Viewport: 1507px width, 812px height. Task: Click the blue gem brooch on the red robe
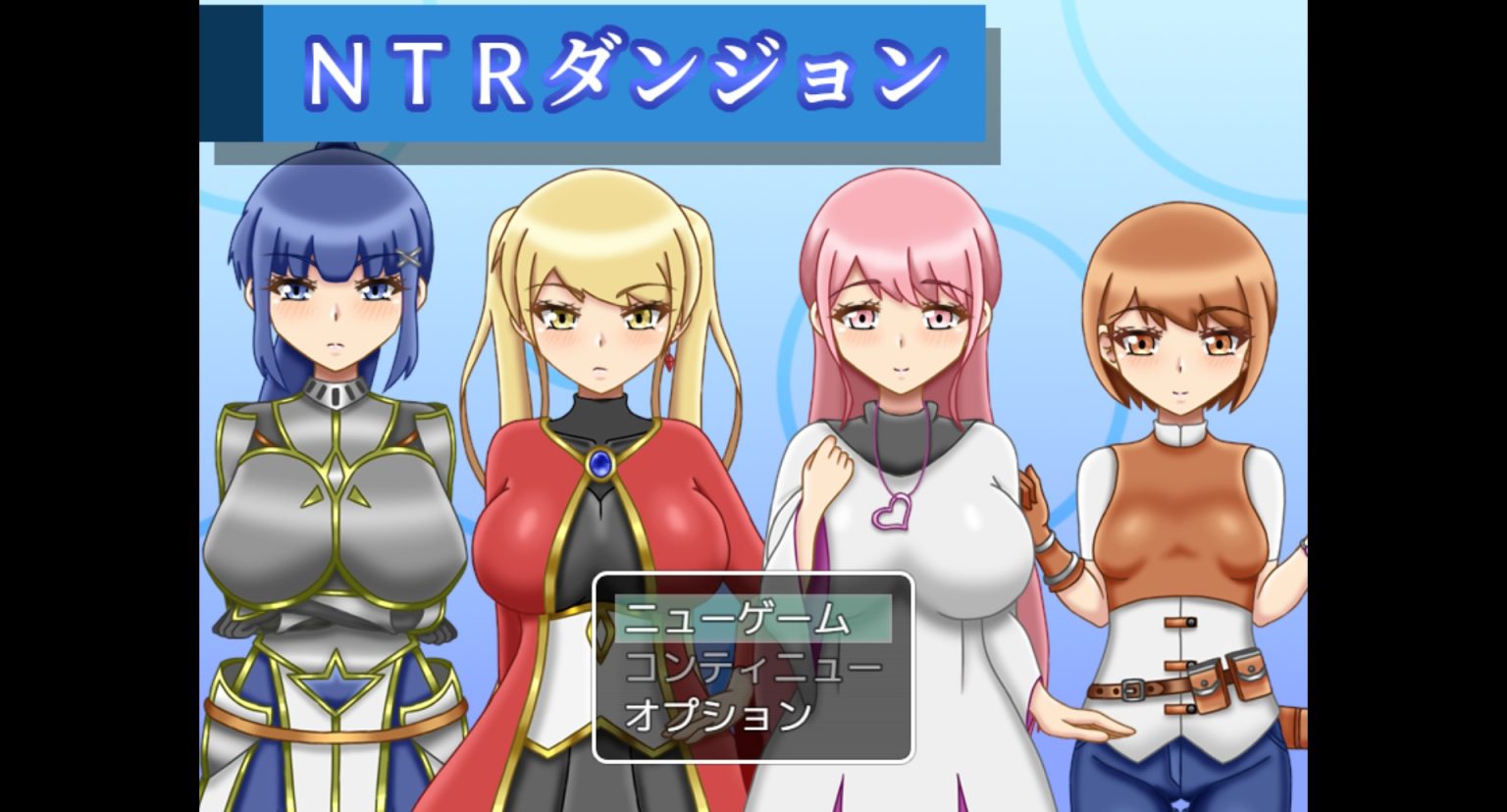tap(599, 461)
